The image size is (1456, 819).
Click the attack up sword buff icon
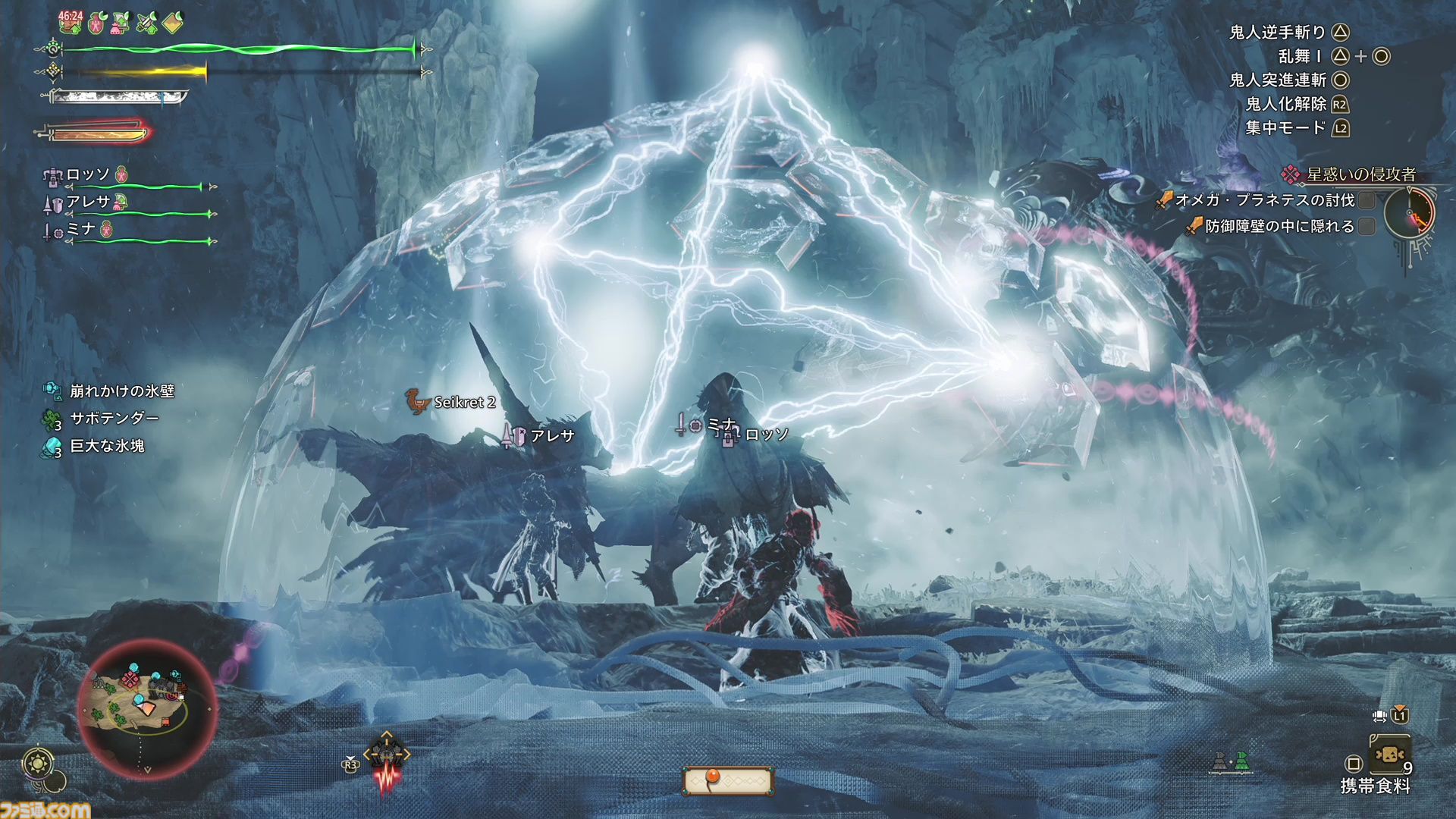147,23
